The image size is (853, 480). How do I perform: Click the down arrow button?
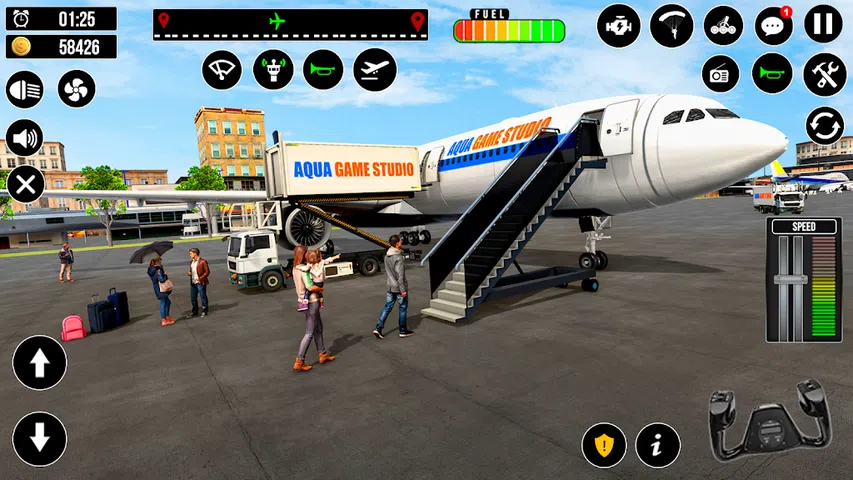coord(40,439)
